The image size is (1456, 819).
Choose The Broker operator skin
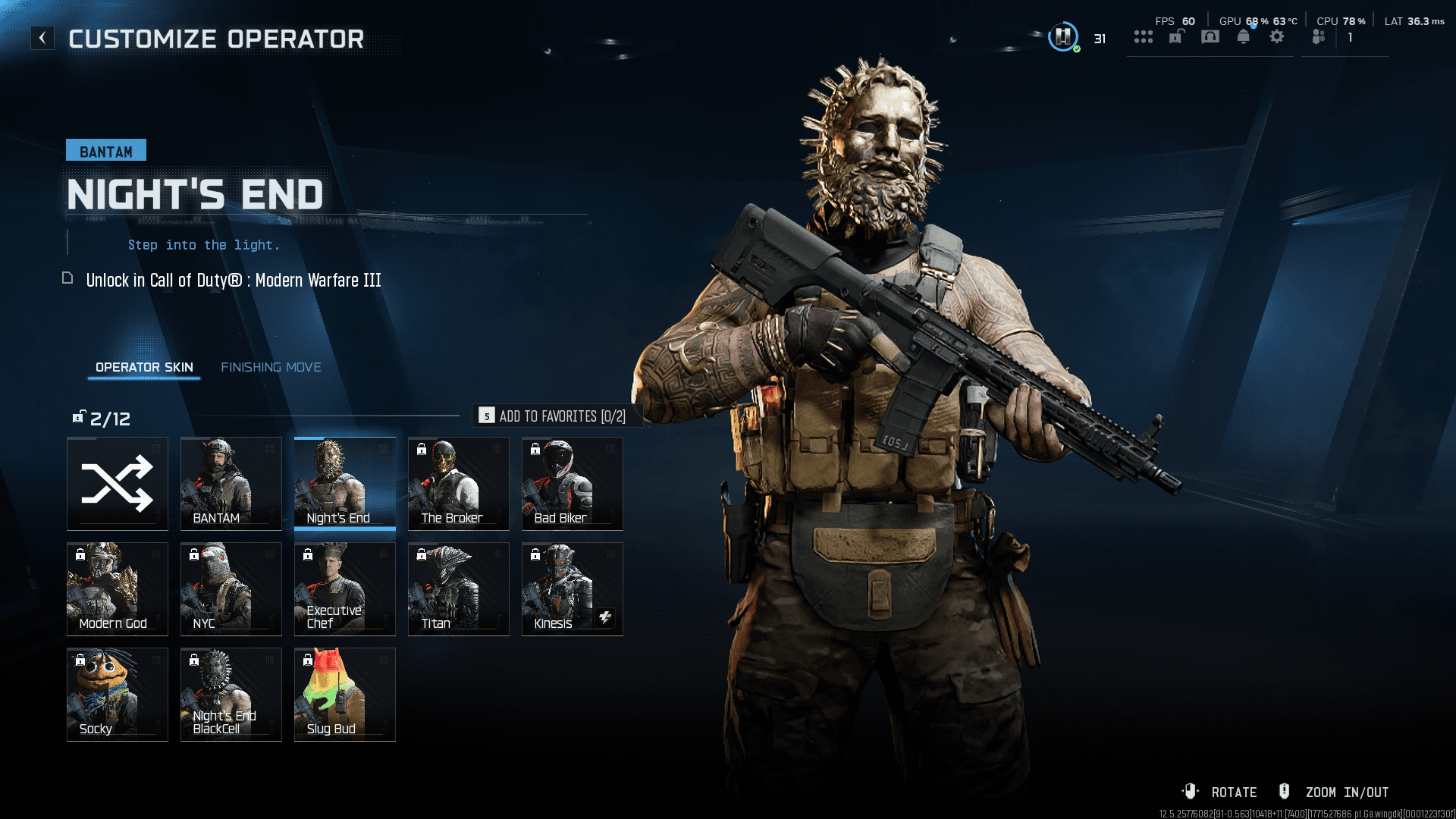[x=459, y=484]
